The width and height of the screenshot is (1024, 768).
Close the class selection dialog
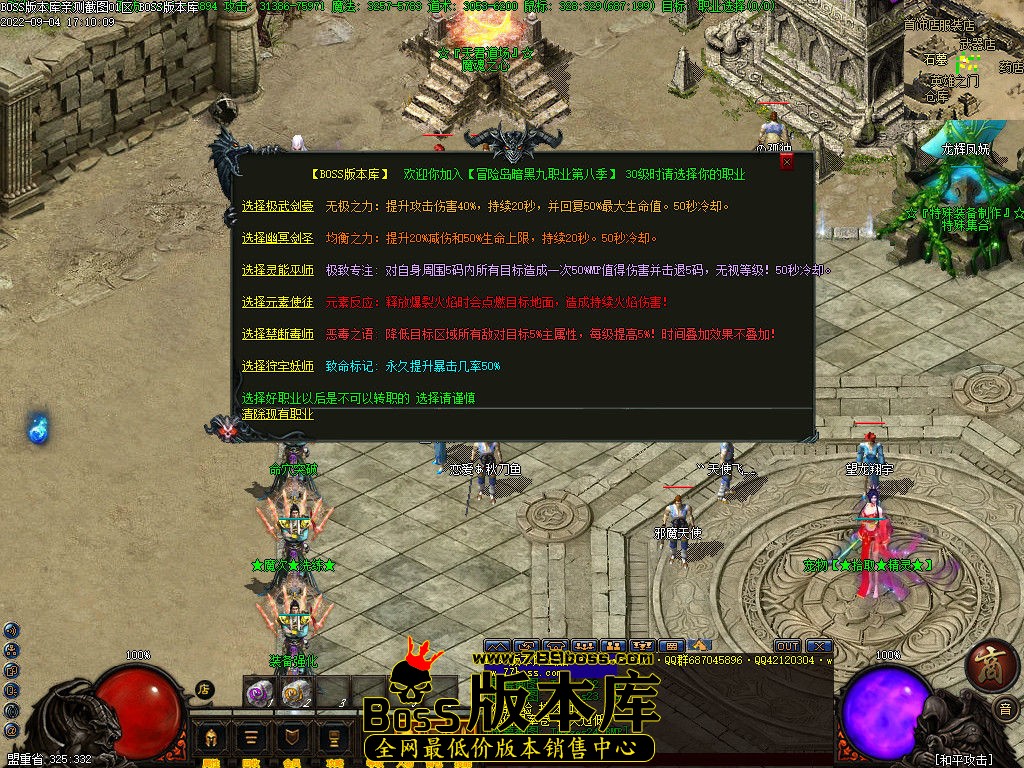pyautogui.click(x=787, y=161)
